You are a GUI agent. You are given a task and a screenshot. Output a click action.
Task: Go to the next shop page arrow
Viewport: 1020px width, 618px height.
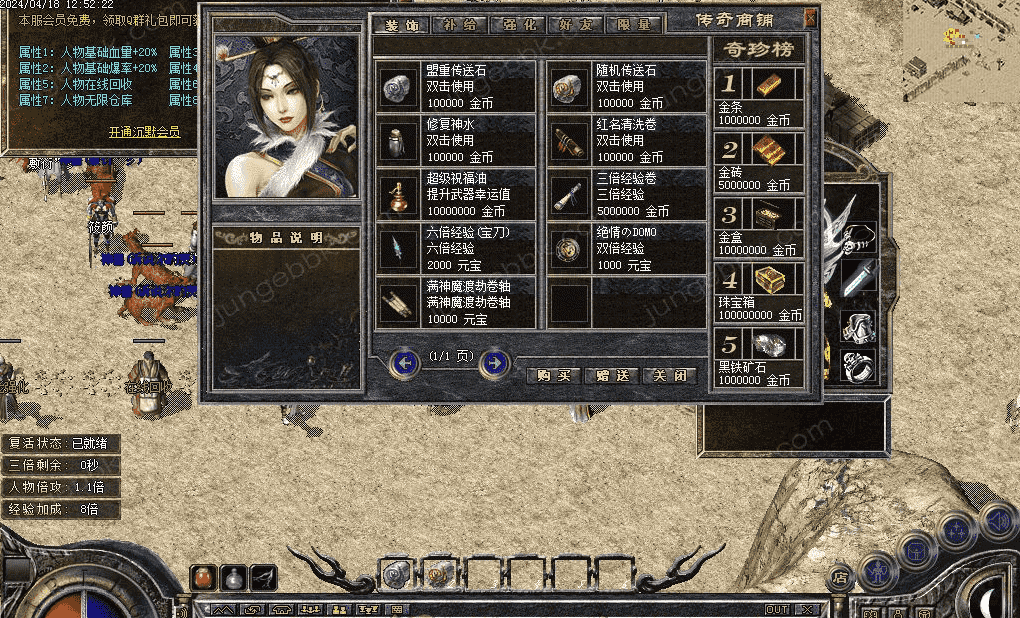[494, 363]
